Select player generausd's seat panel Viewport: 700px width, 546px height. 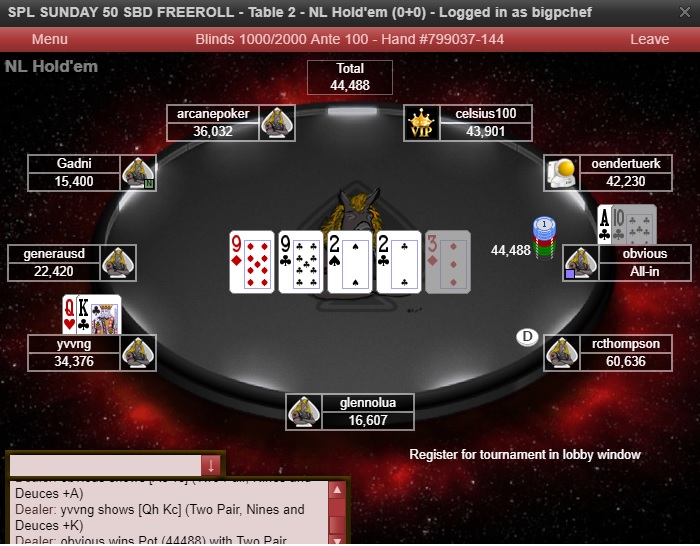pos(54,263)
